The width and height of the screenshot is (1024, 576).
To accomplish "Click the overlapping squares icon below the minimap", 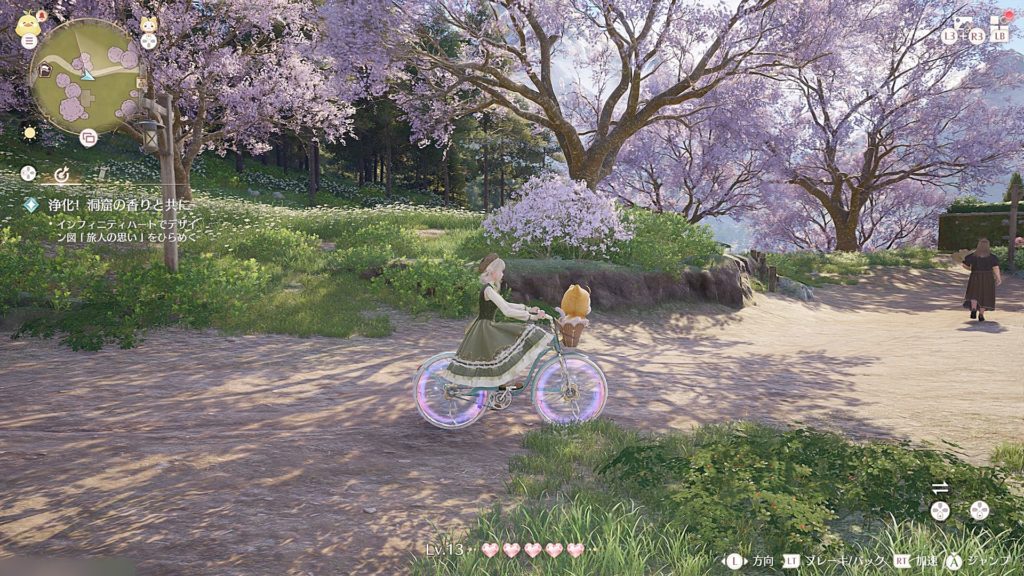I will coord(88,138).
